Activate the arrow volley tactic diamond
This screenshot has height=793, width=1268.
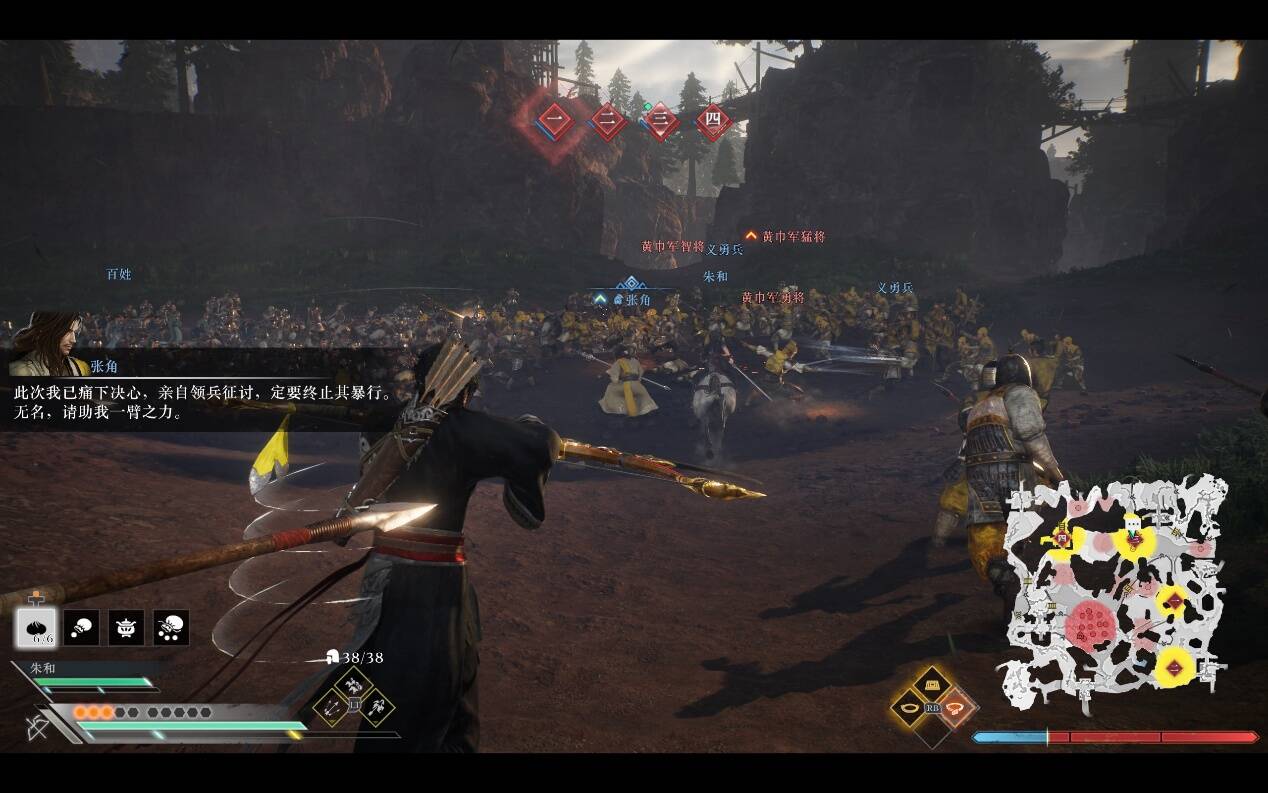pyautogui.click(x=331, y=708)
